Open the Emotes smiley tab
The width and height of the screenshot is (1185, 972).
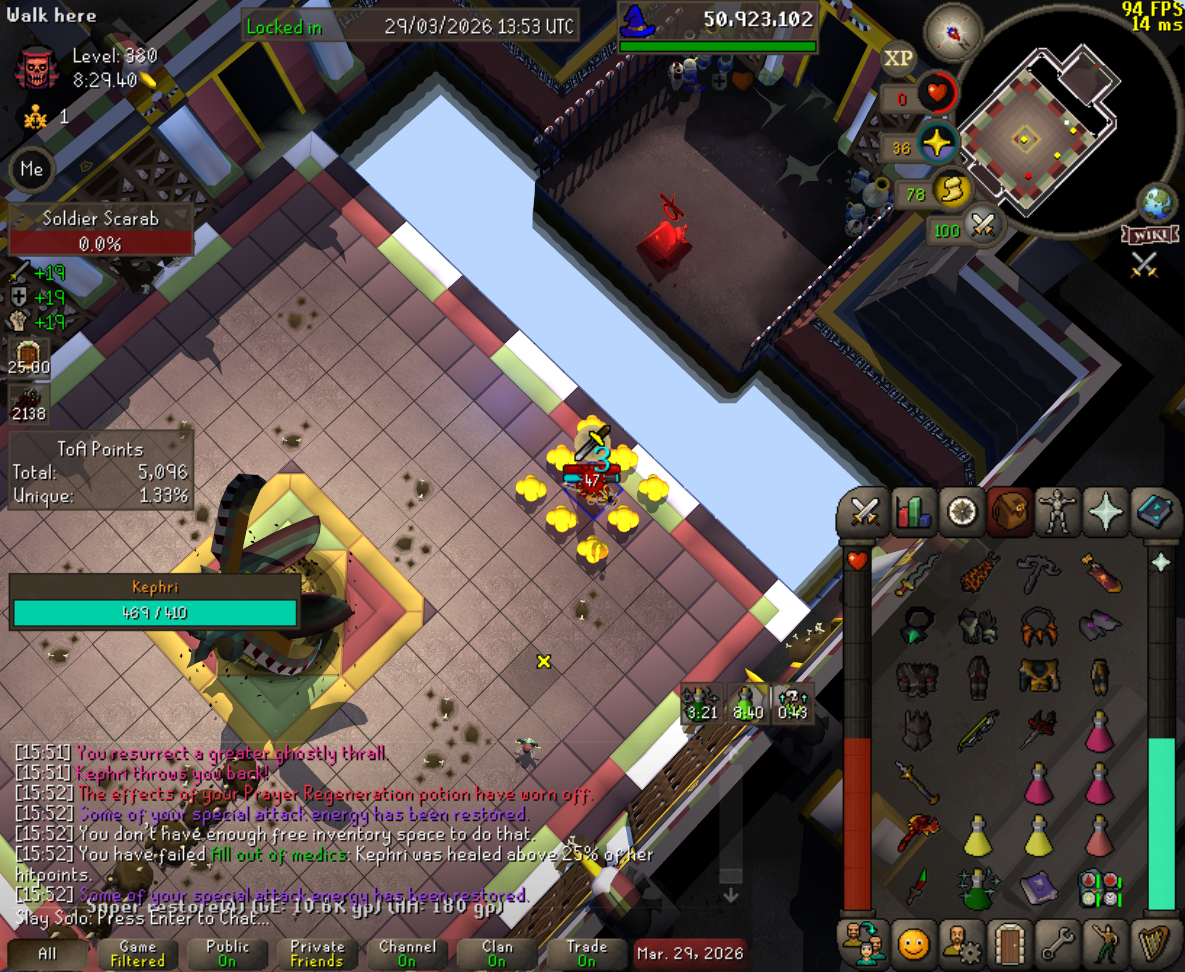pyautogui.click(x=913, y=943)
